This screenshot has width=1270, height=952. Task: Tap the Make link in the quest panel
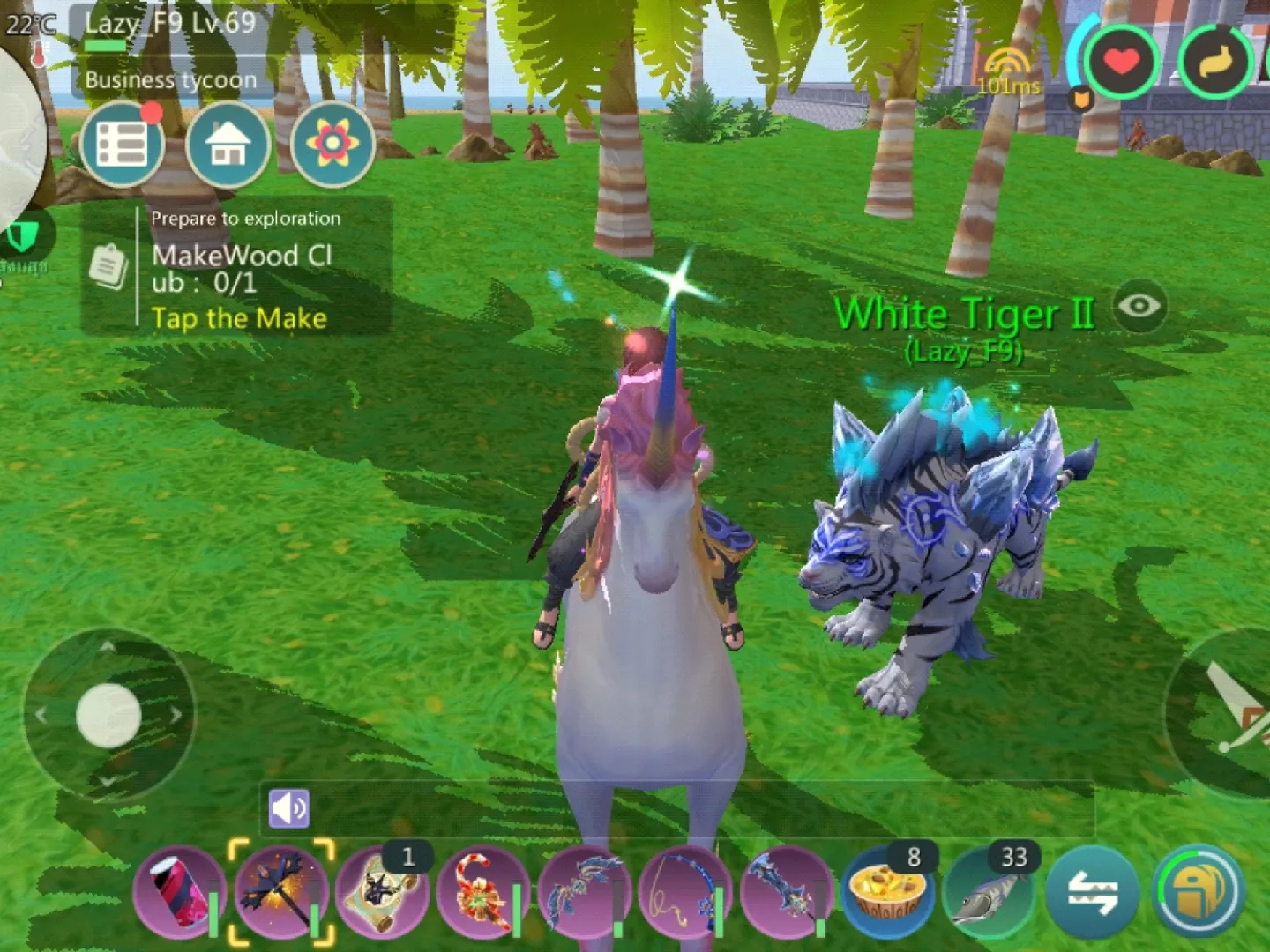click(x=240, y=319)
